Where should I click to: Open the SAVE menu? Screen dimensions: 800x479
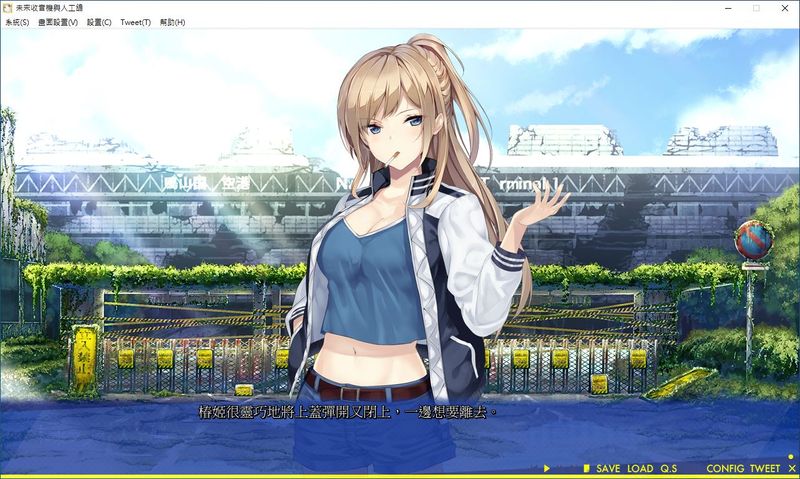(608, 469)
